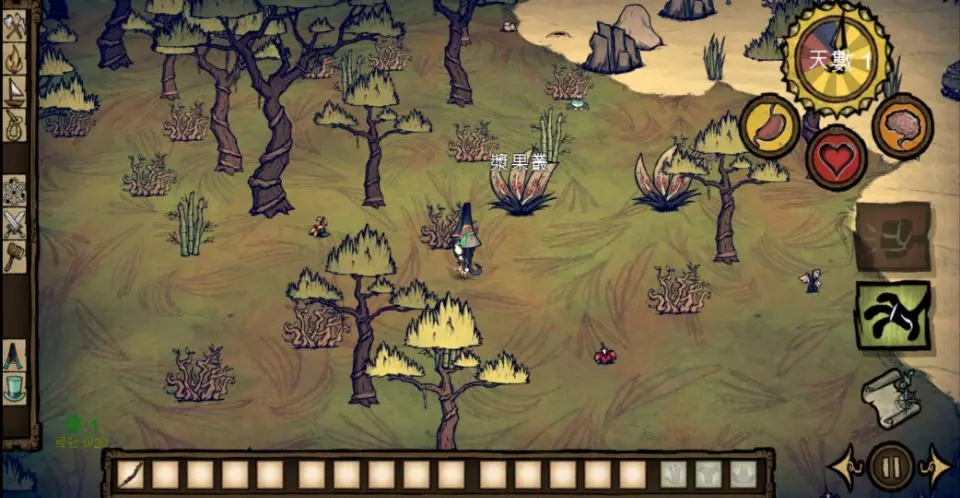This screenshot has height=498, width=960.
Task: Open the Dress top hat tab
Action: point(15,387)
